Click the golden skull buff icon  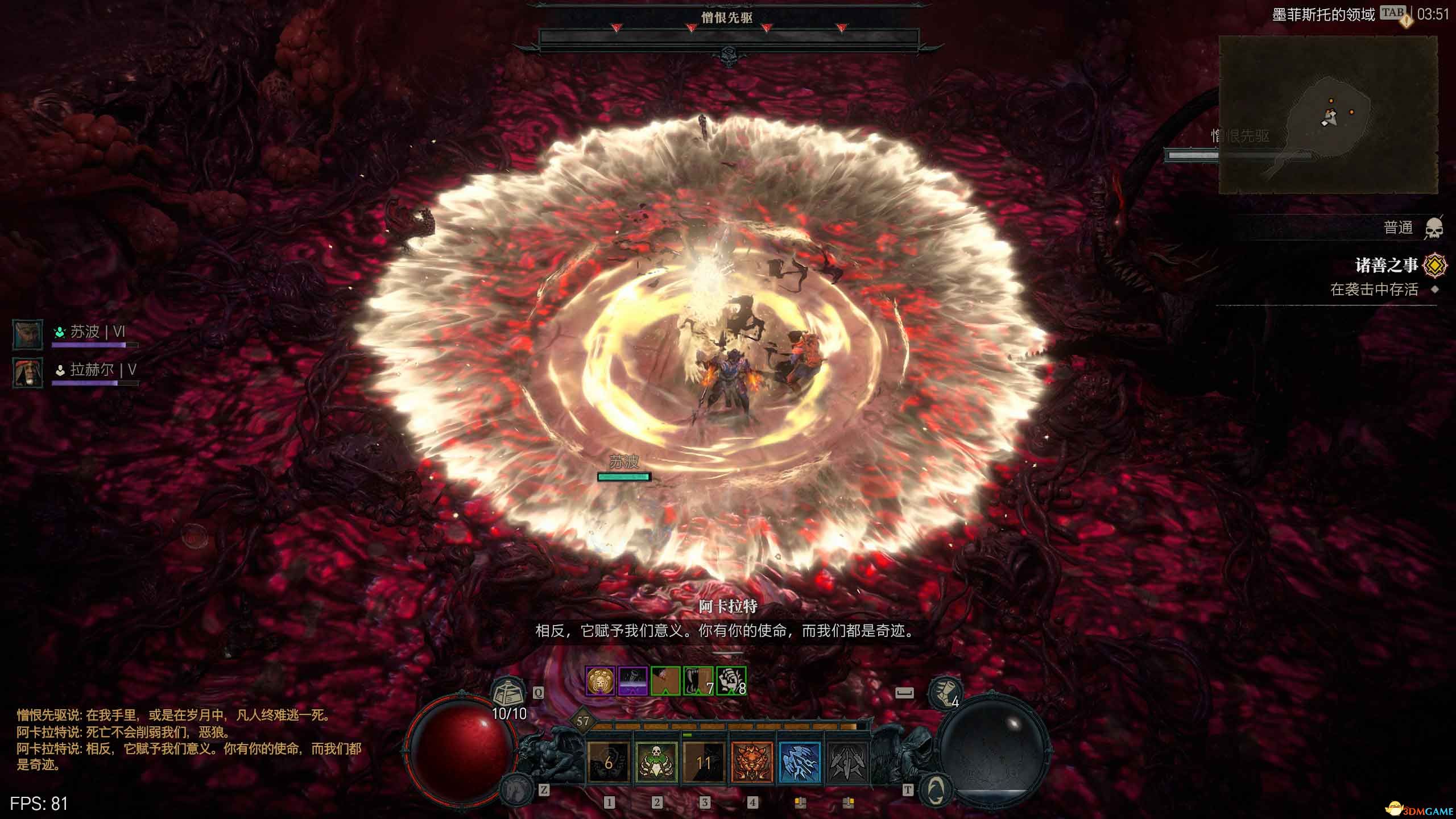600,681
